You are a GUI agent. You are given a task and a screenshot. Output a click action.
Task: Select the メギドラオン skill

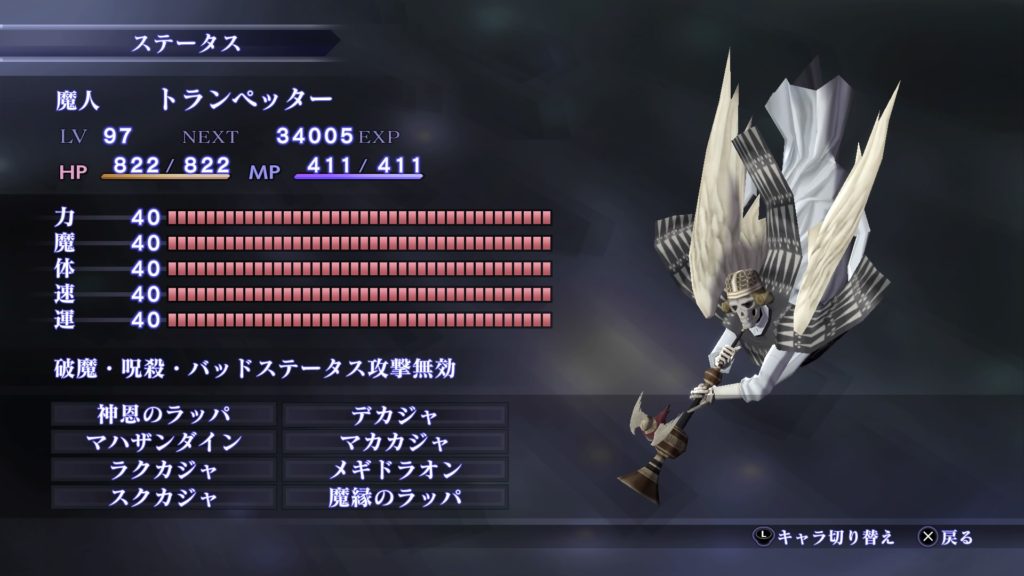[396, 470]
